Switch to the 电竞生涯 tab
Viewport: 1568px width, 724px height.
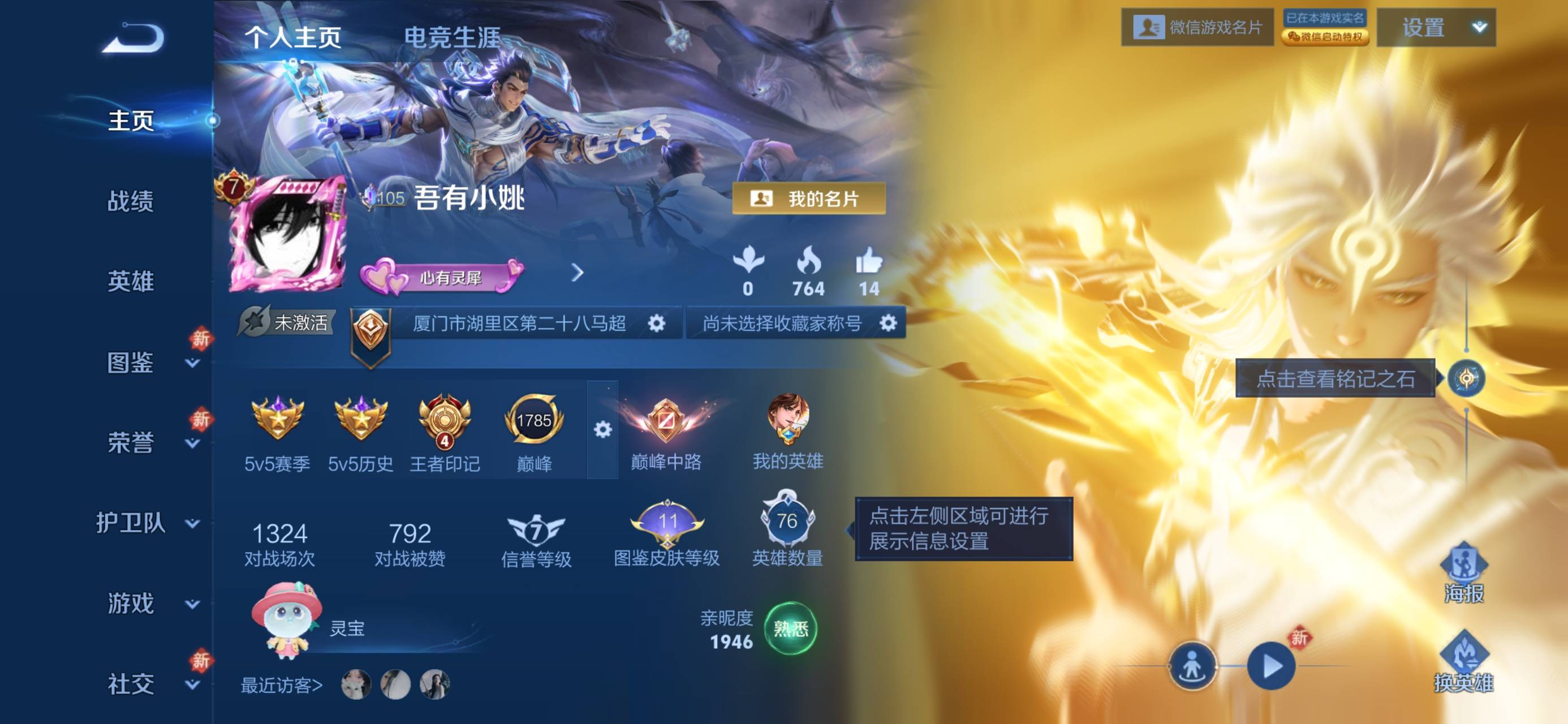click(453, 37)
